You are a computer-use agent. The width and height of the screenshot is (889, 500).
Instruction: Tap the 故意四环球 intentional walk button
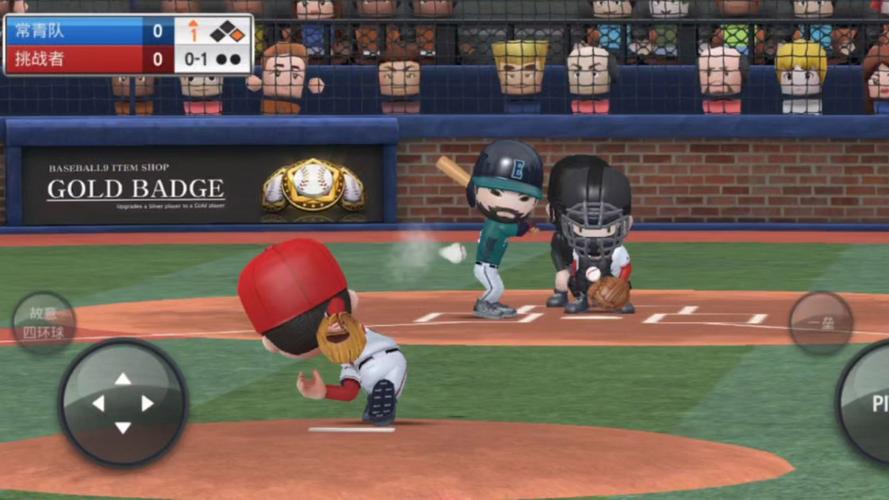coord(43,322)
